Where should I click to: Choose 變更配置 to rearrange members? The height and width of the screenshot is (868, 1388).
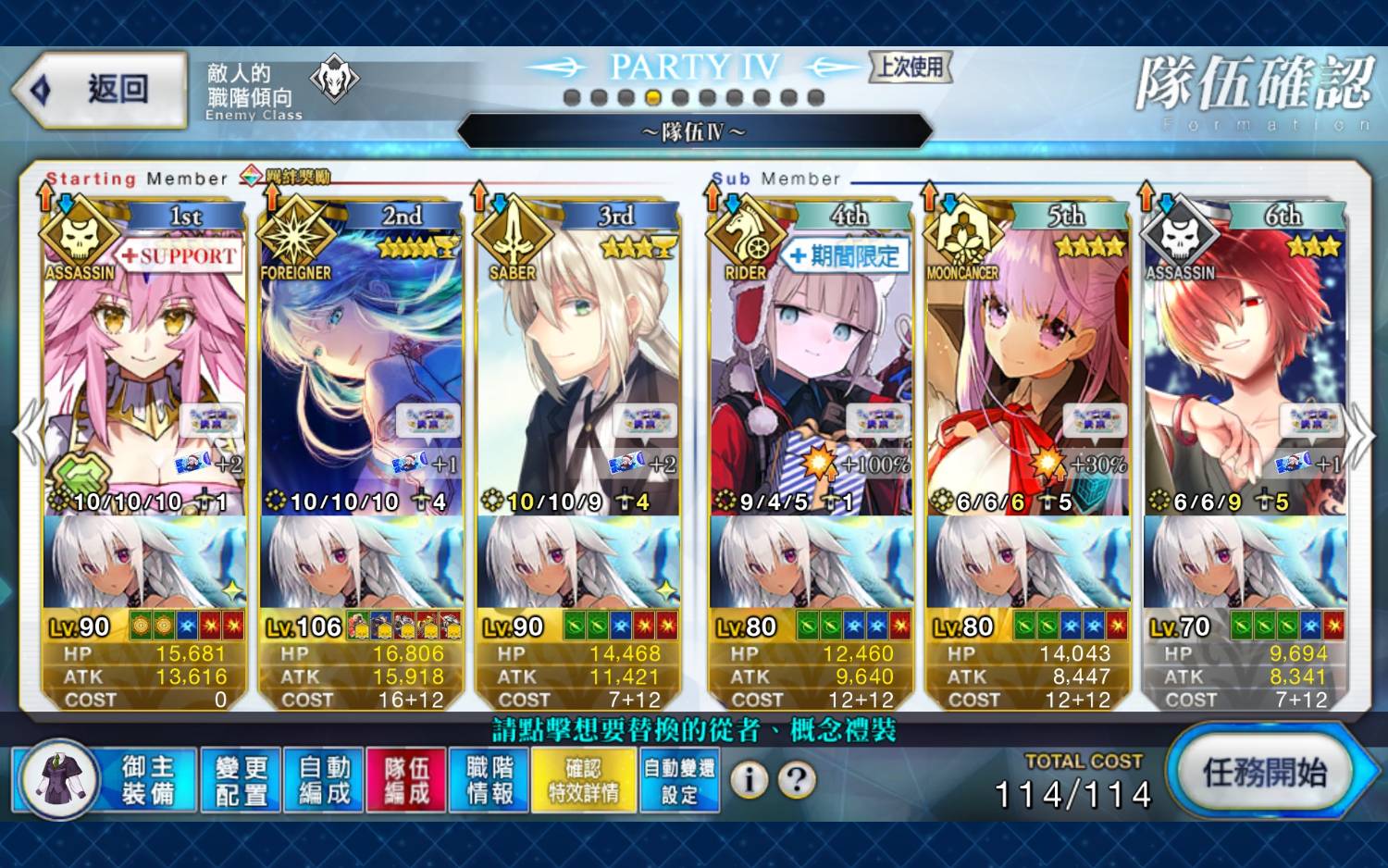point(241,780)
